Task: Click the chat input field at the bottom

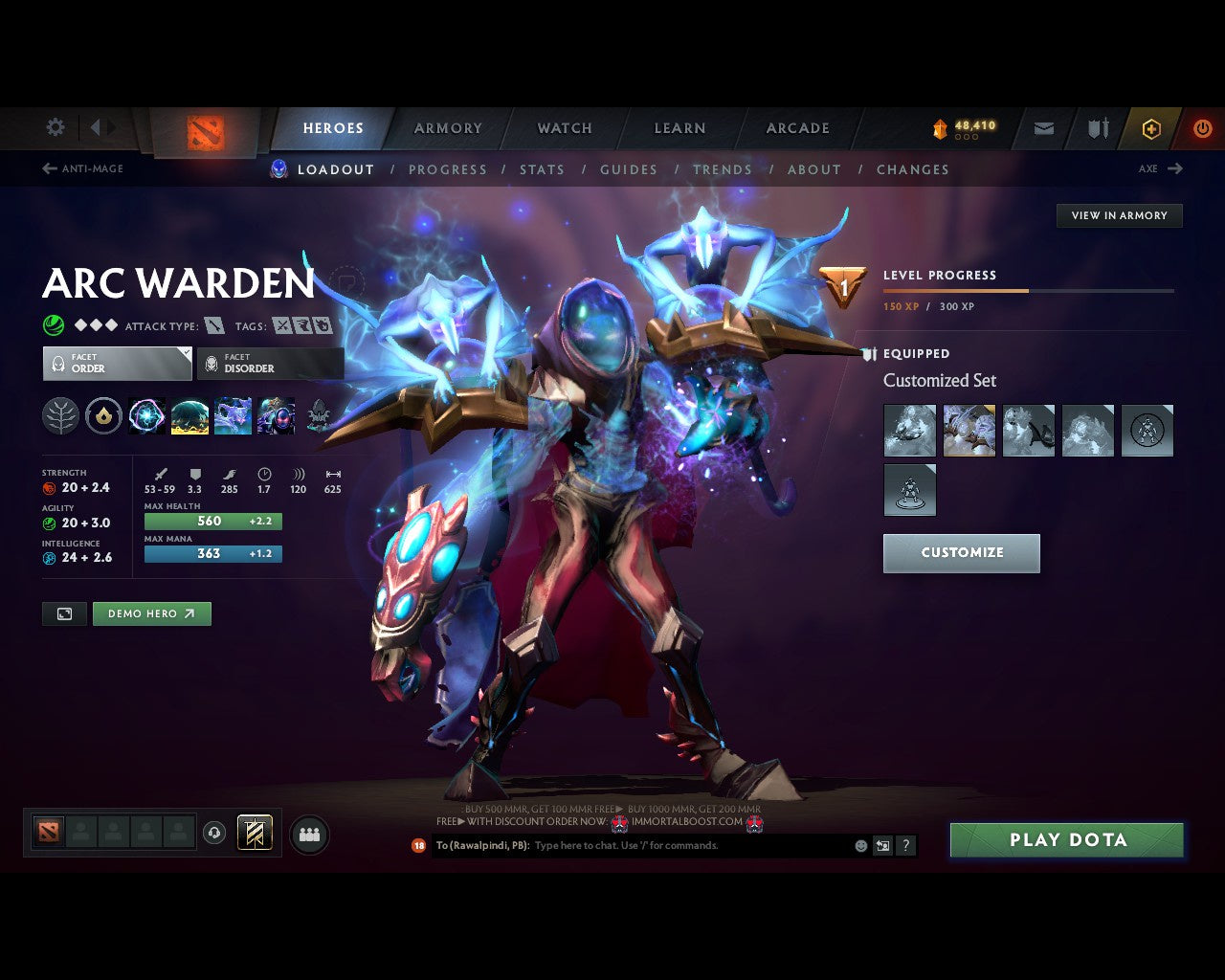Action: click(670, 845)
